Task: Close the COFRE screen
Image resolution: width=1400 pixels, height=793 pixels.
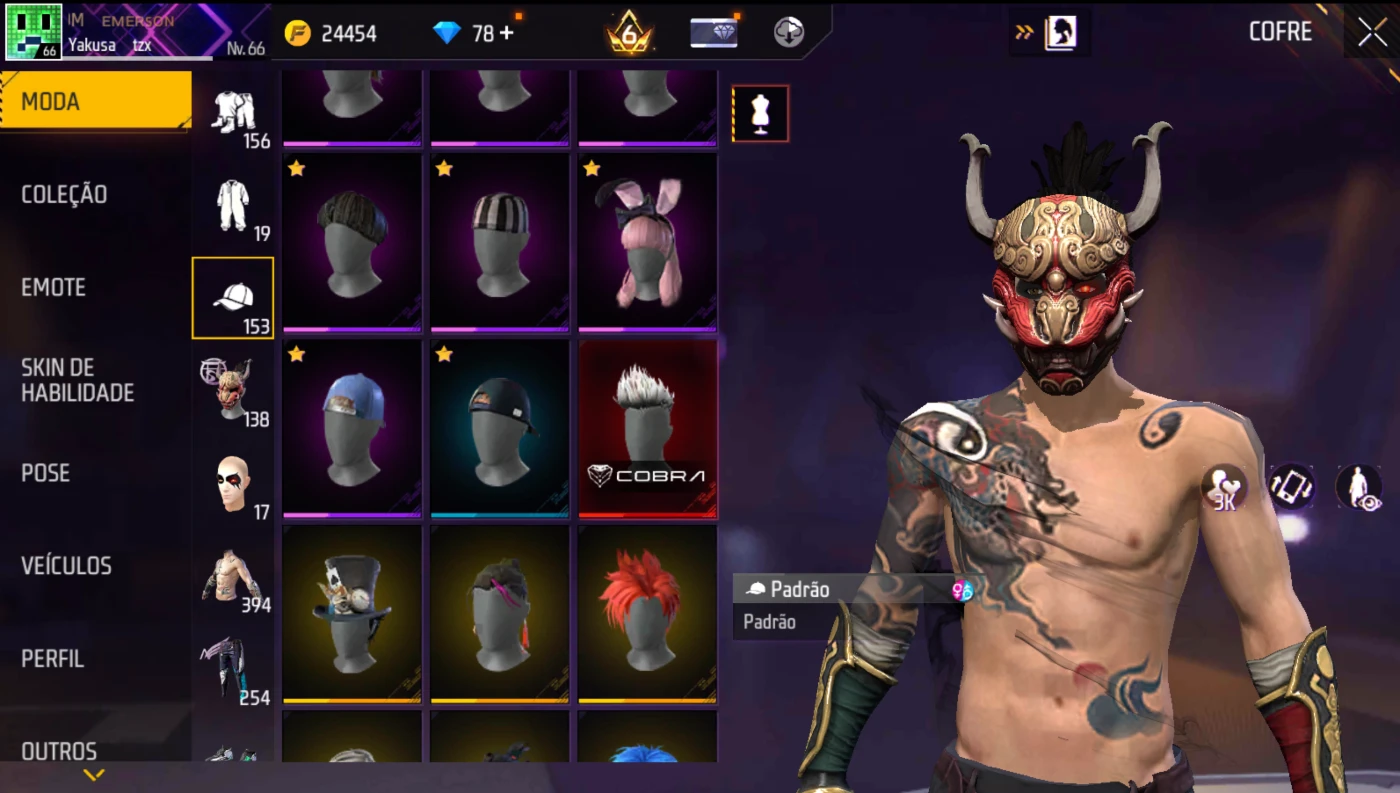Action: 1372,31
